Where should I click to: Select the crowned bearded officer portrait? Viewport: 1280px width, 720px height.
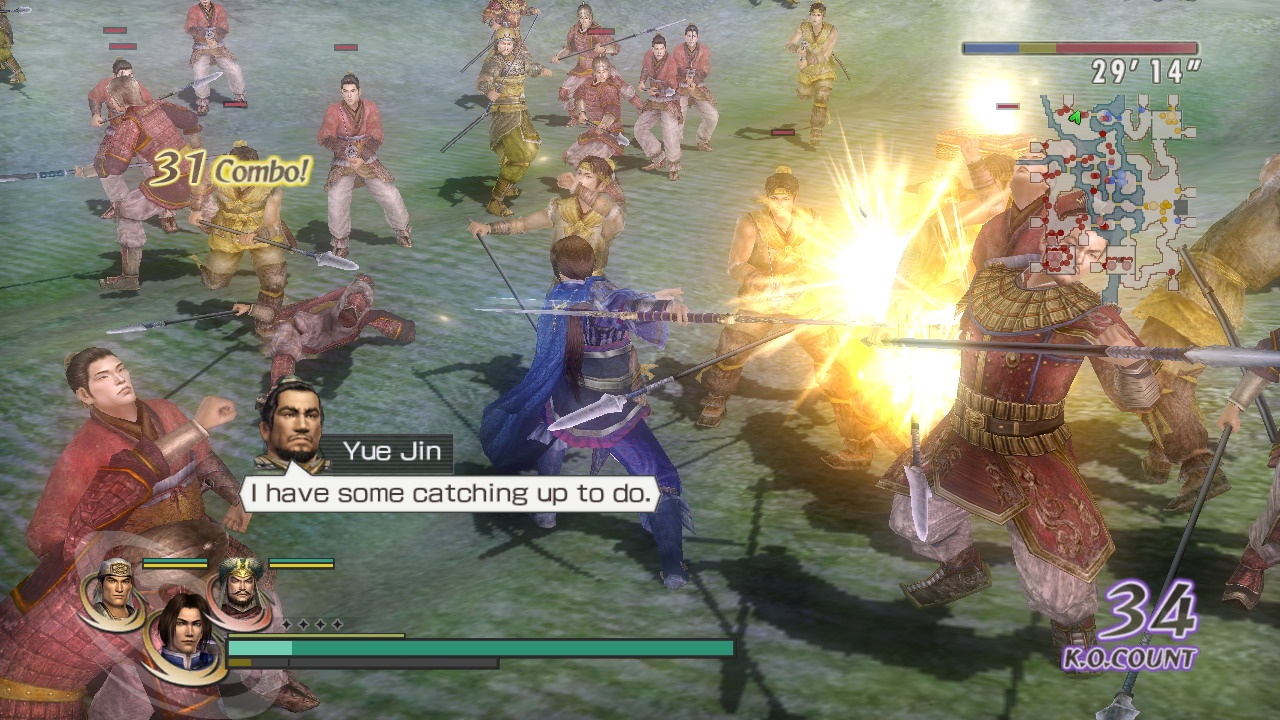click(241, 592)
